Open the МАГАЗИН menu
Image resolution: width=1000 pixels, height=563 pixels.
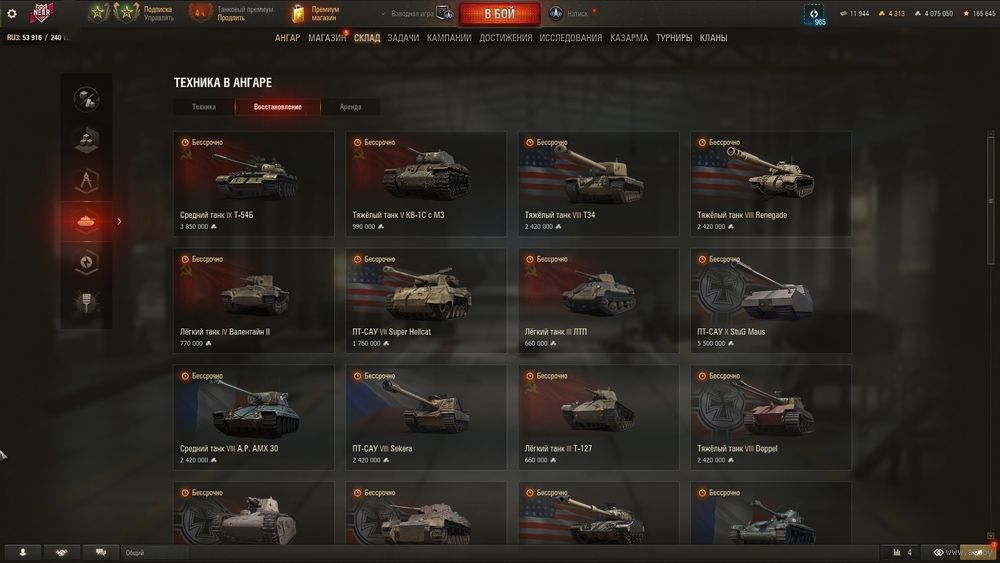pyautogui.click(x=326, y=38)
